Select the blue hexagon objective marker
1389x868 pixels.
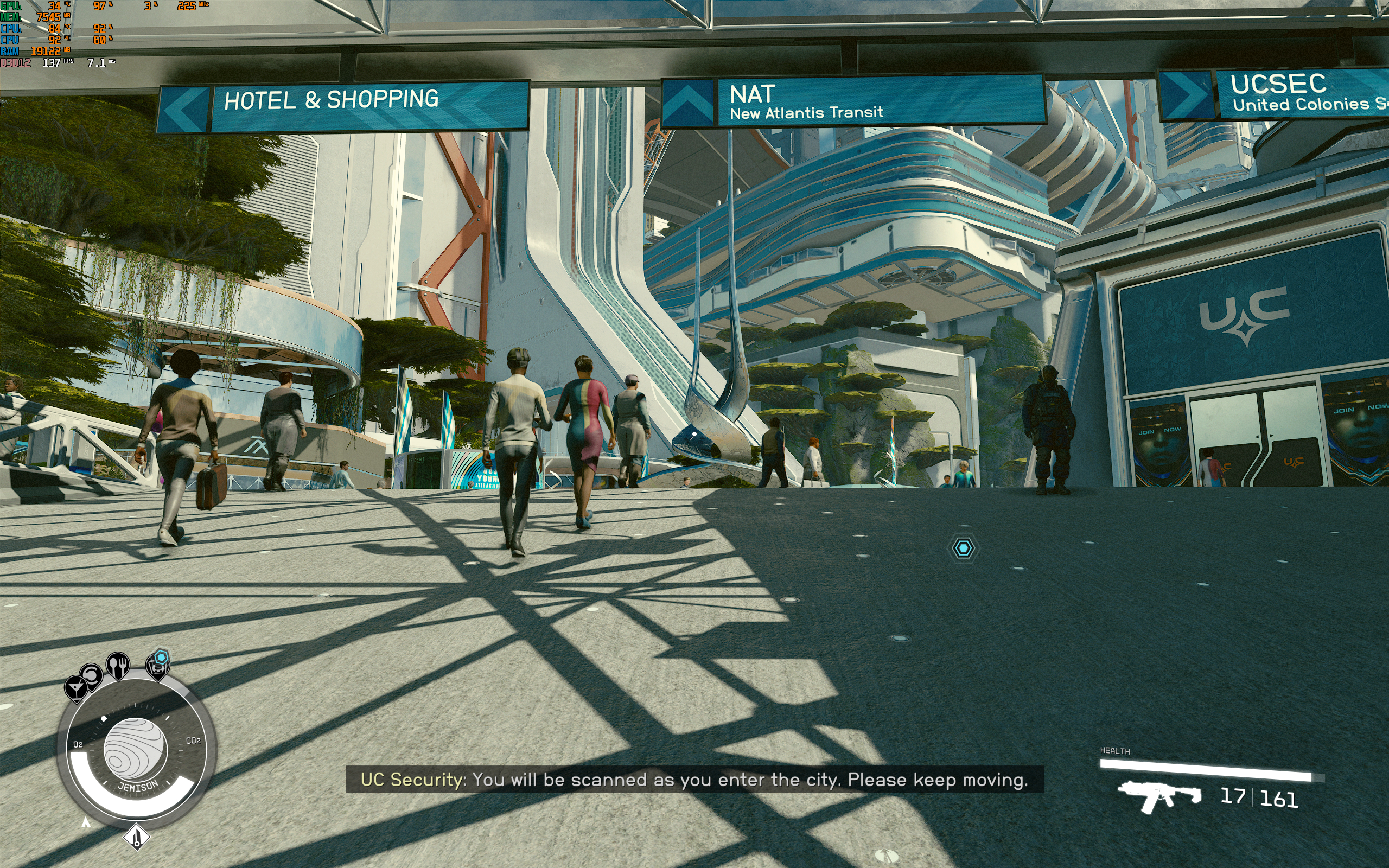coord(963,548)
